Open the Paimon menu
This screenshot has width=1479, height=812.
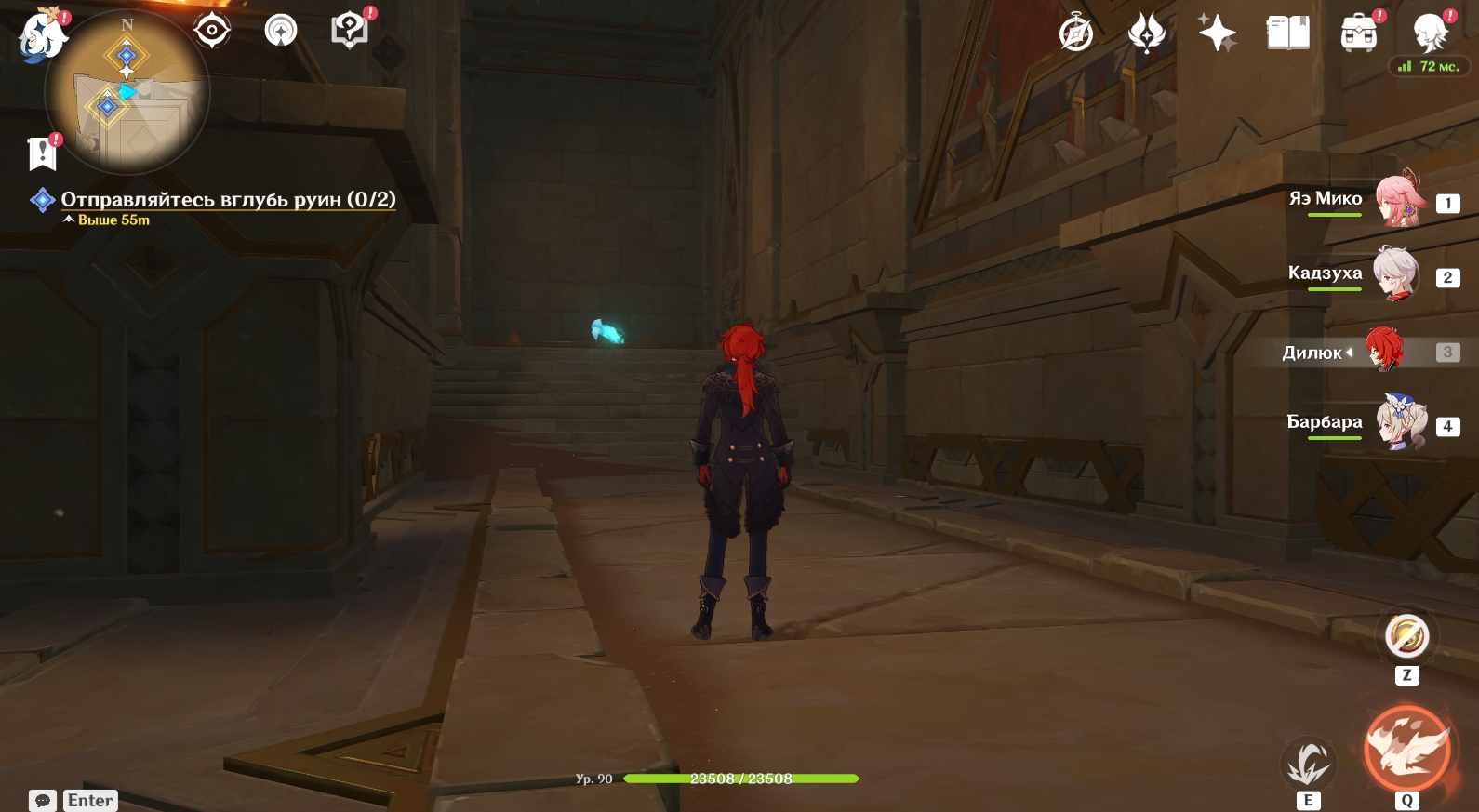point(42,37)
